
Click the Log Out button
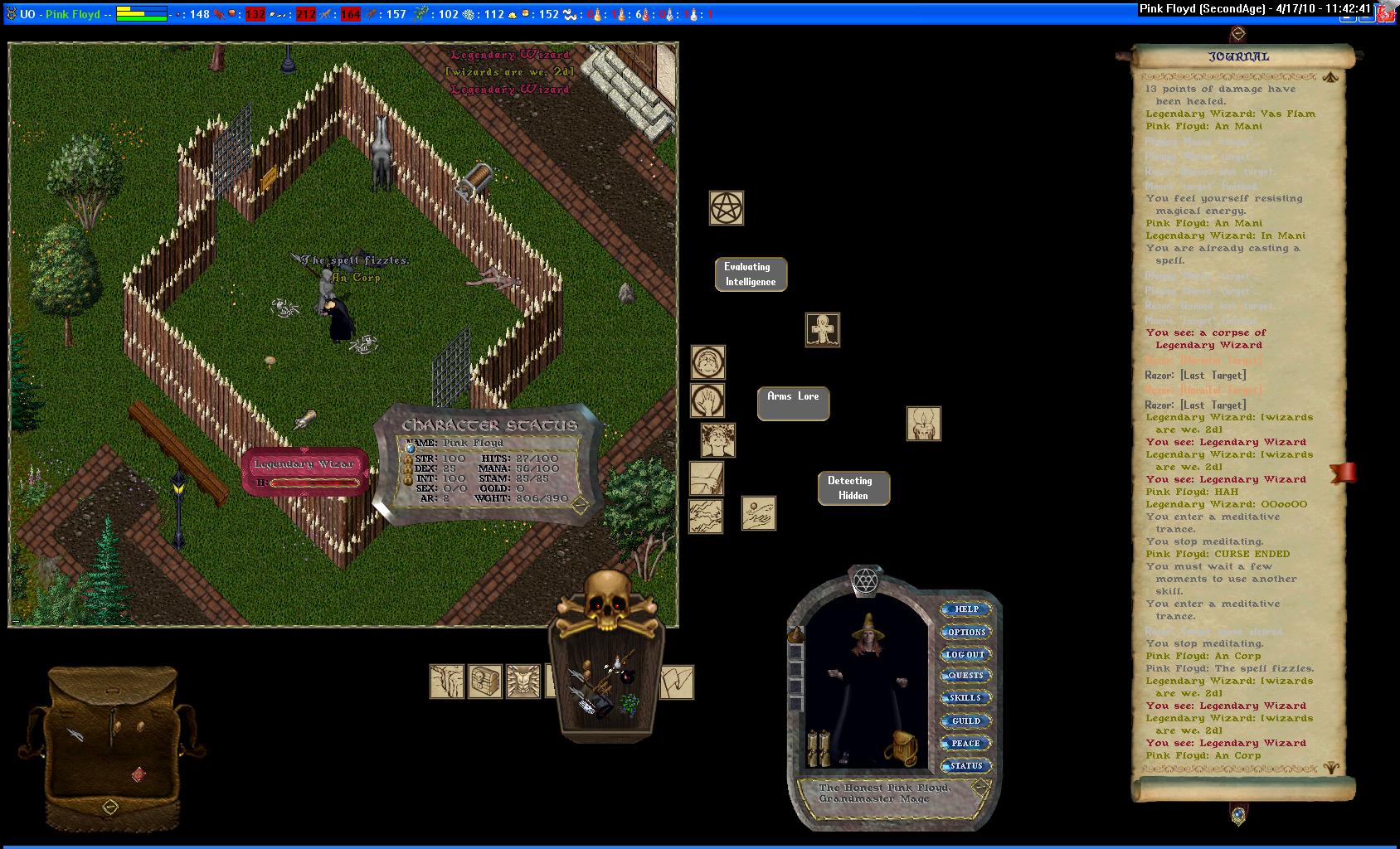pyautogui.click(x=966, y=654)
